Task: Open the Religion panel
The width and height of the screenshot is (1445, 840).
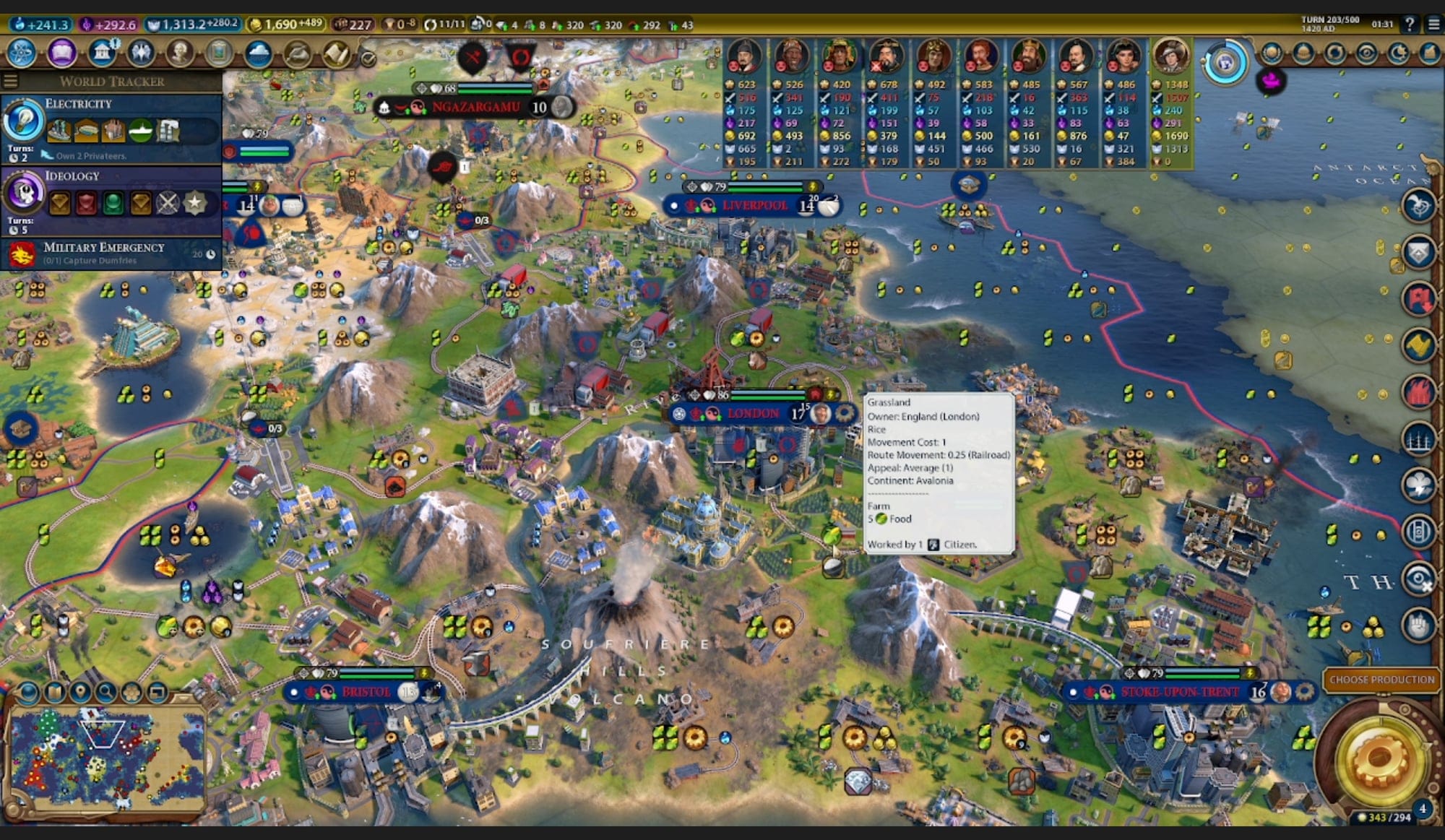Action: pyautogui.click(x=142, y=53)
